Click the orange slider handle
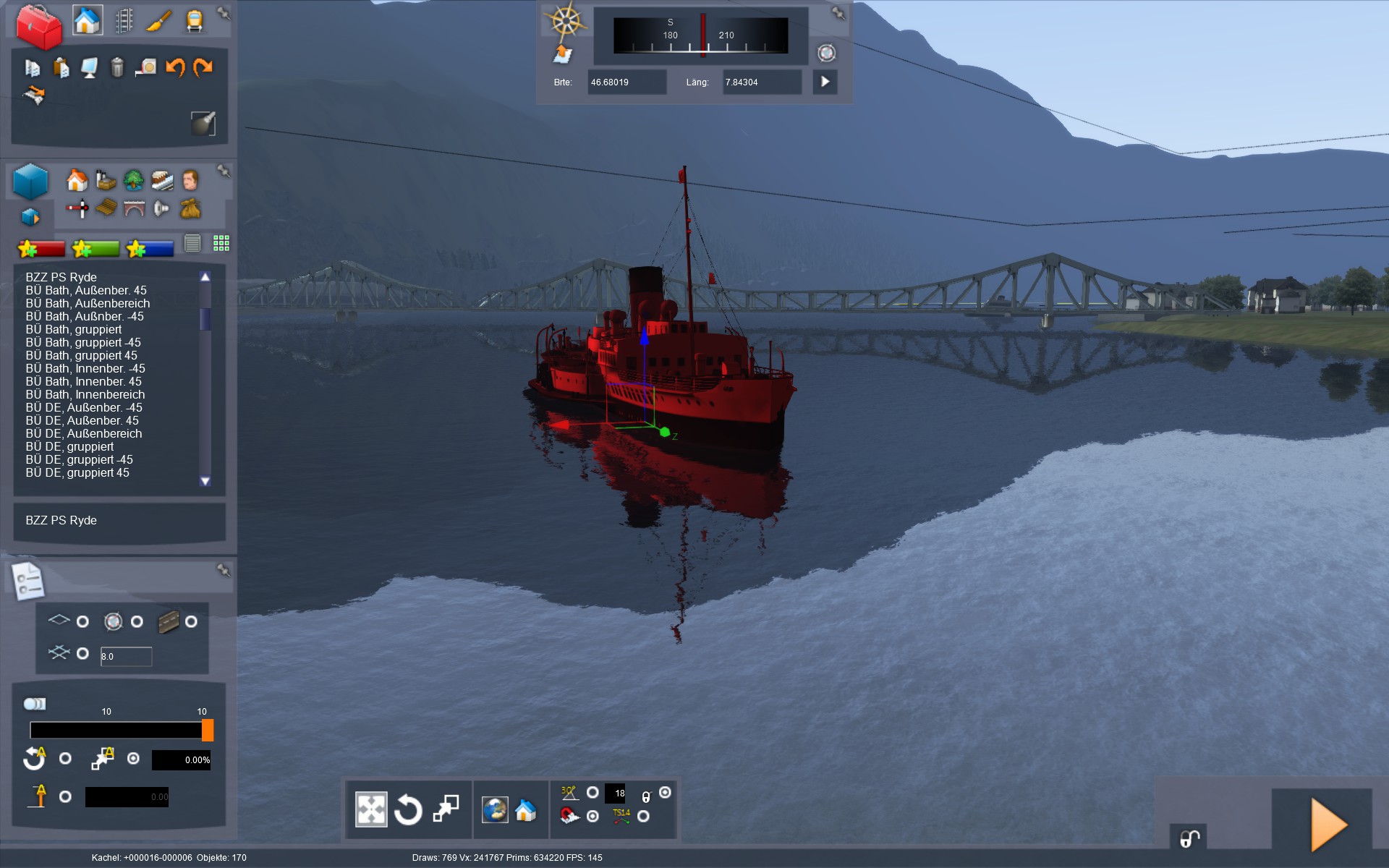This screenshot has height=868, width=1389. tap(208, 730)
